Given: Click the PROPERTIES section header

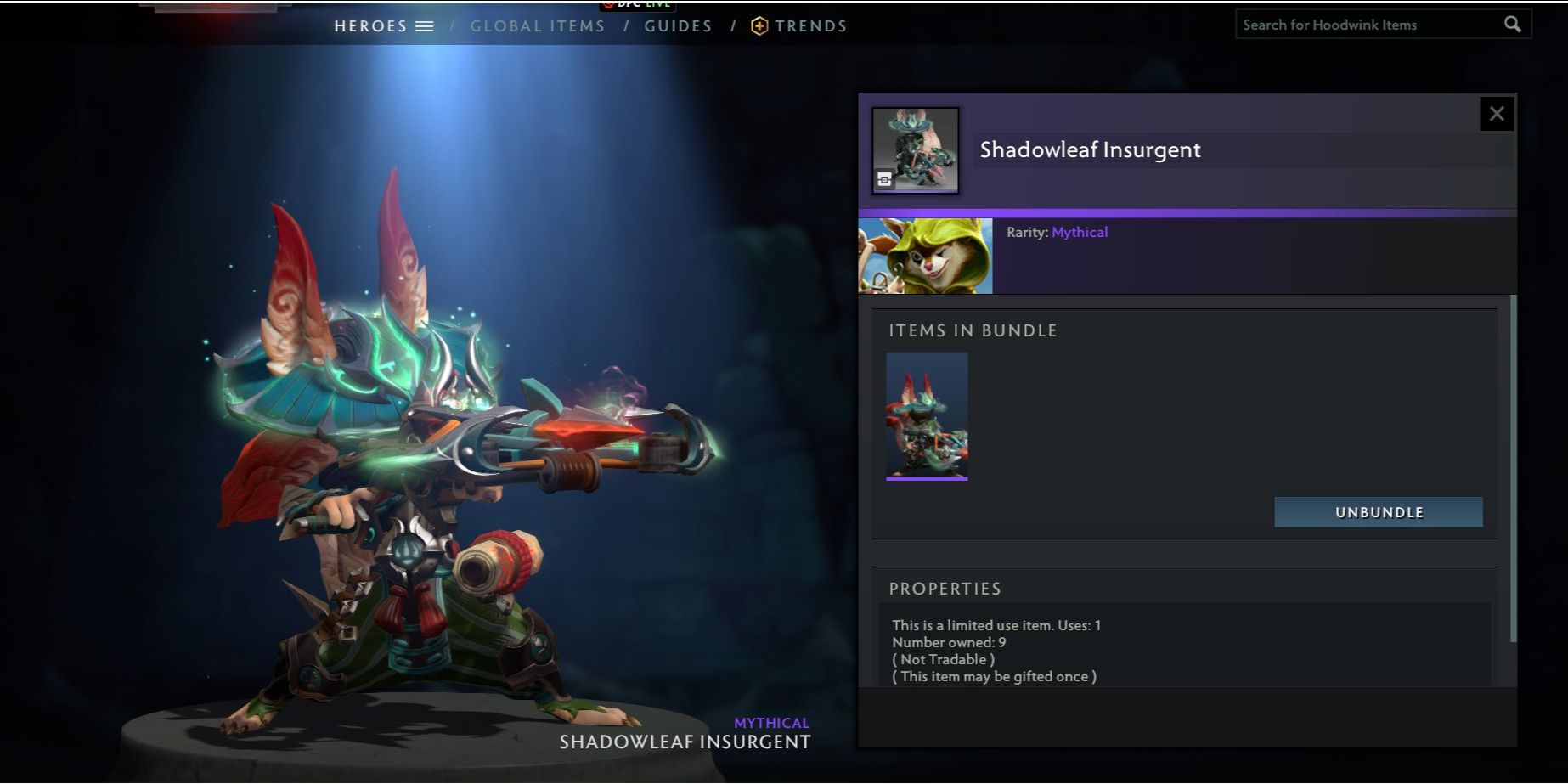Looking at the screenshot, I should click(x=945, y=588).
